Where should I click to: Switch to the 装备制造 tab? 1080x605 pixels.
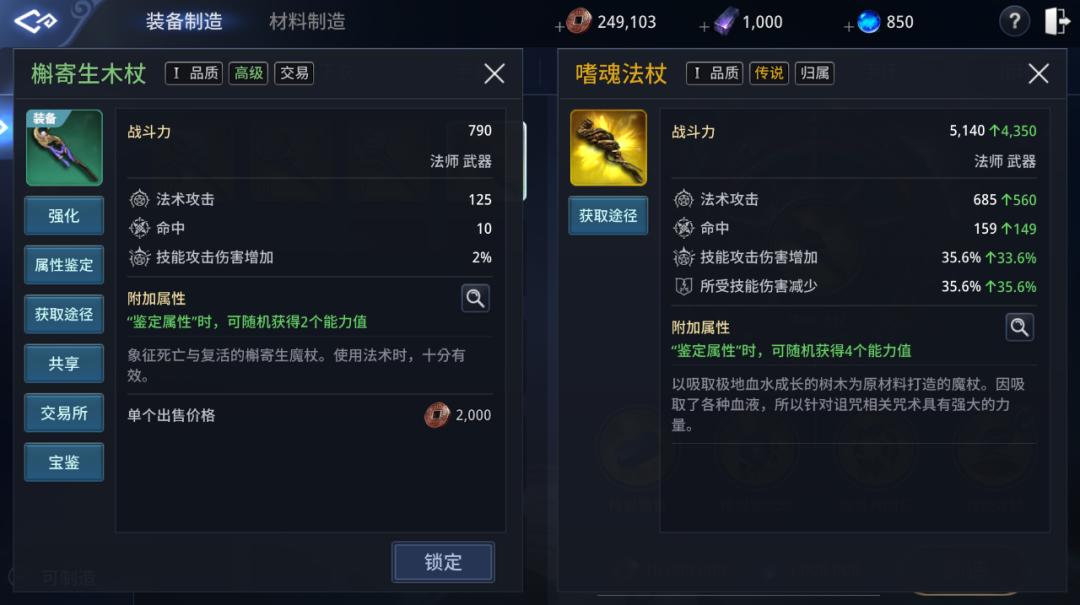pos(184,22)
